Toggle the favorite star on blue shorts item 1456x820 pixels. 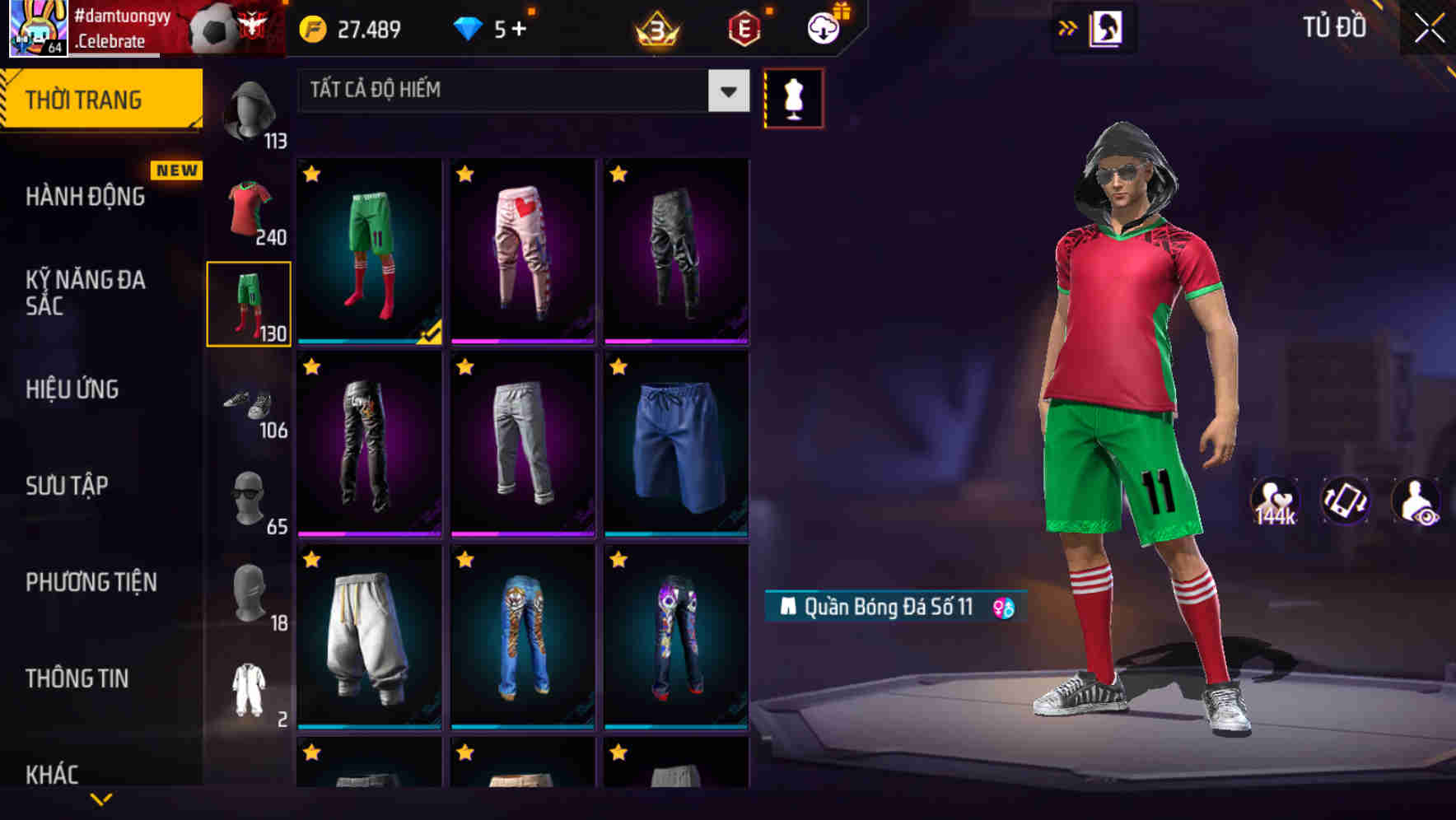coord(618,366)
